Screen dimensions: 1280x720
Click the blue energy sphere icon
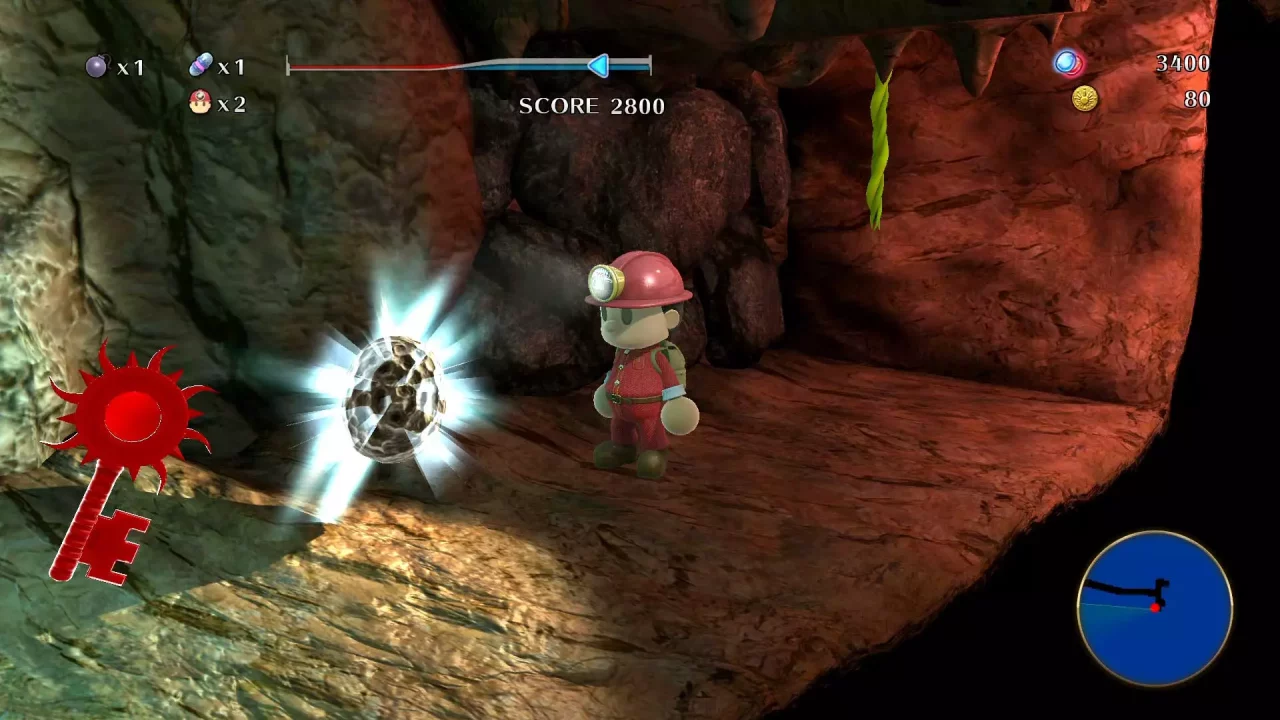coord(1066,62)
